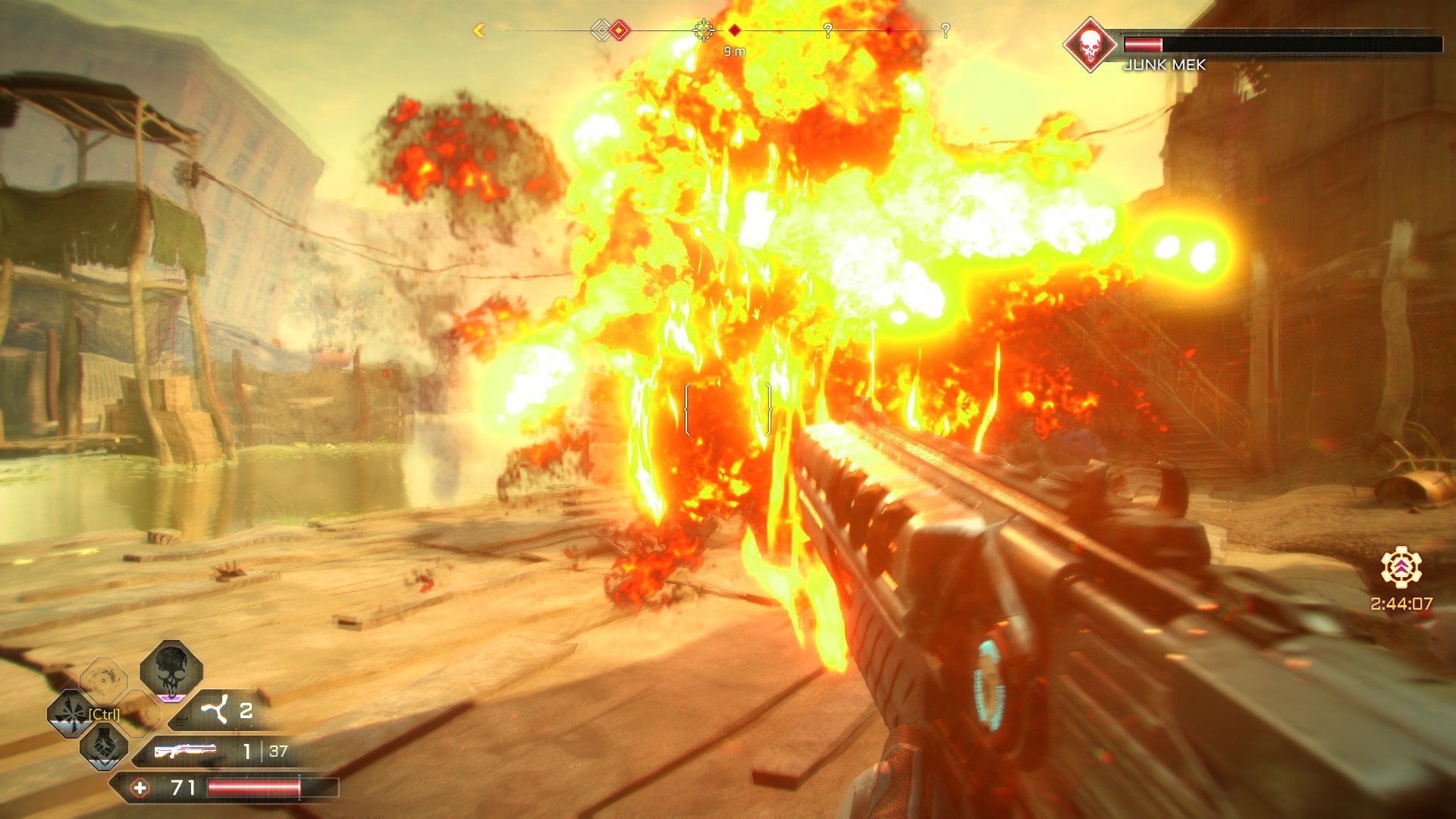Select the red-yellow diamond objective marker

620,30
